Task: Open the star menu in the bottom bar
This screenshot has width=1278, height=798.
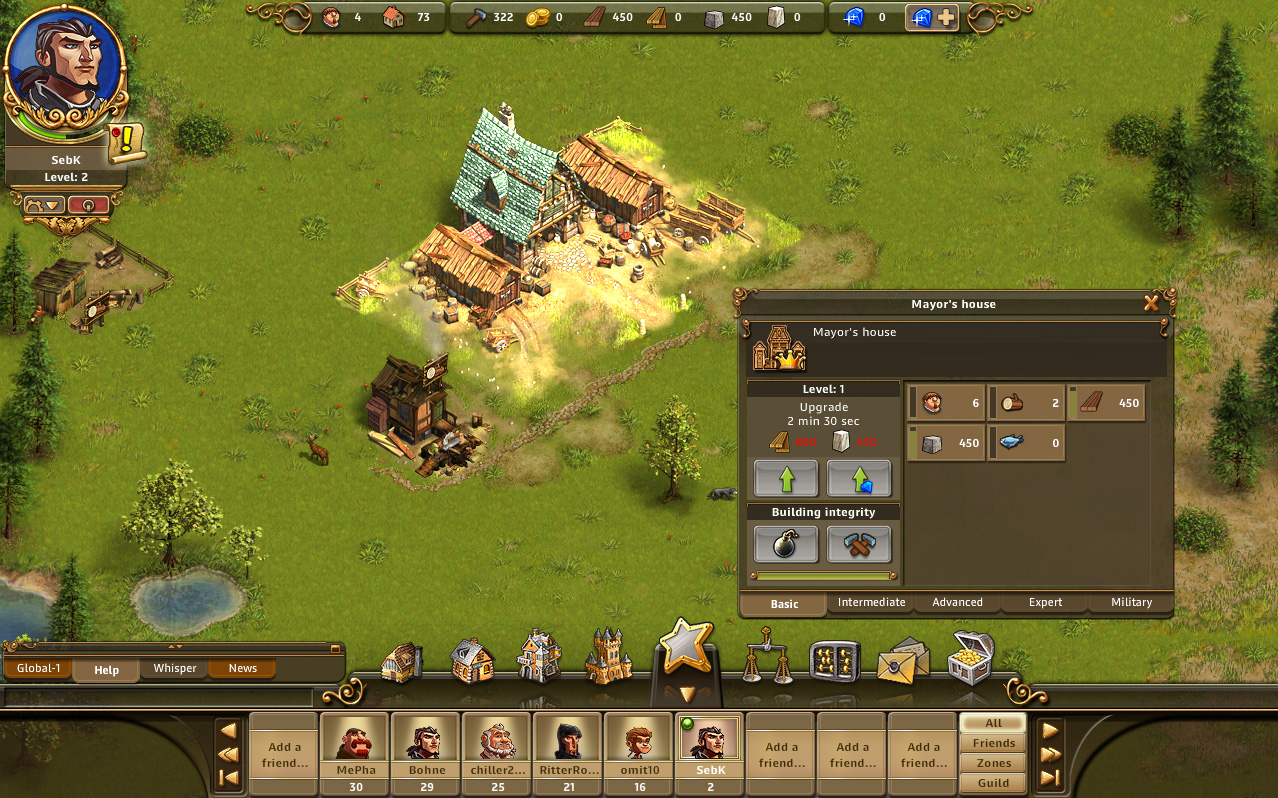Action: pos(685,649)
